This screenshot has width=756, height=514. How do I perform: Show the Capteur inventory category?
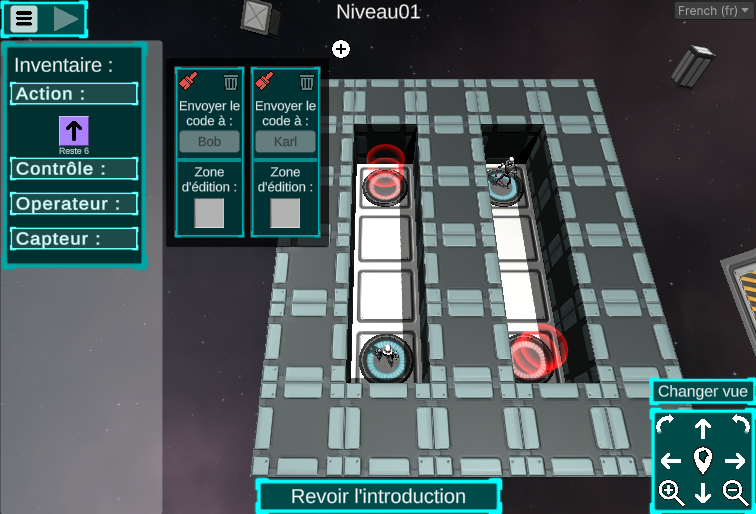coord(75,239)
